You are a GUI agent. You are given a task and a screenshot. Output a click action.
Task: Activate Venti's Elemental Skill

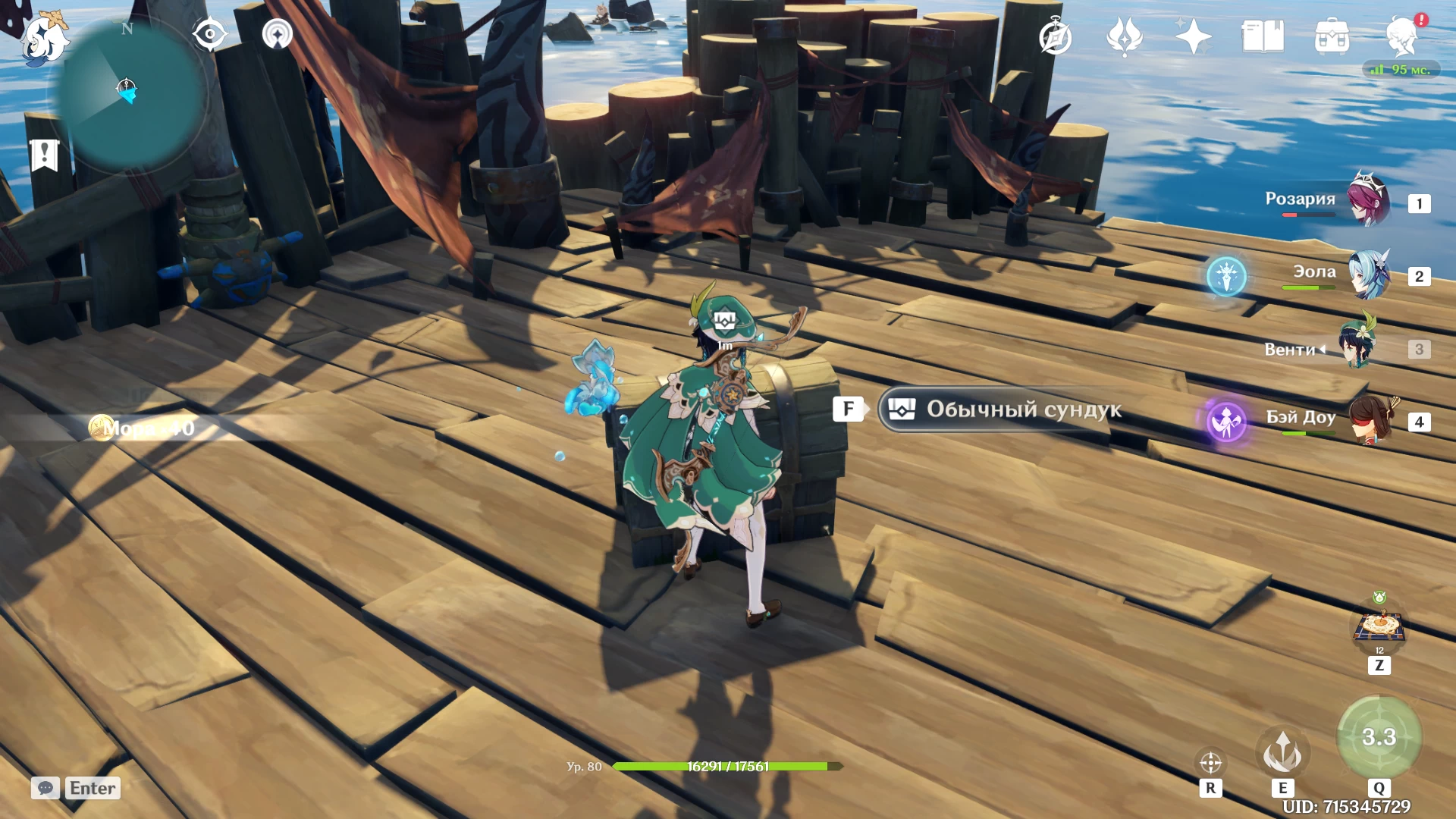1282,752
